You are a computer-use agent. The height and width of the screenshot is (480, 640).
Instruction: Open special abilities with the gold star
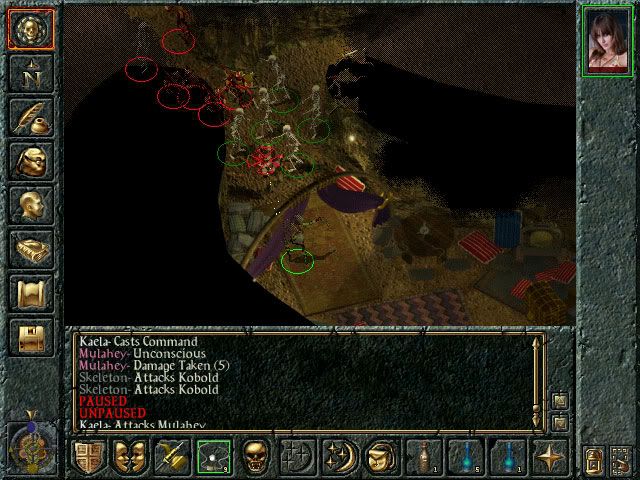pyautogui.click(x=548, y=456)
